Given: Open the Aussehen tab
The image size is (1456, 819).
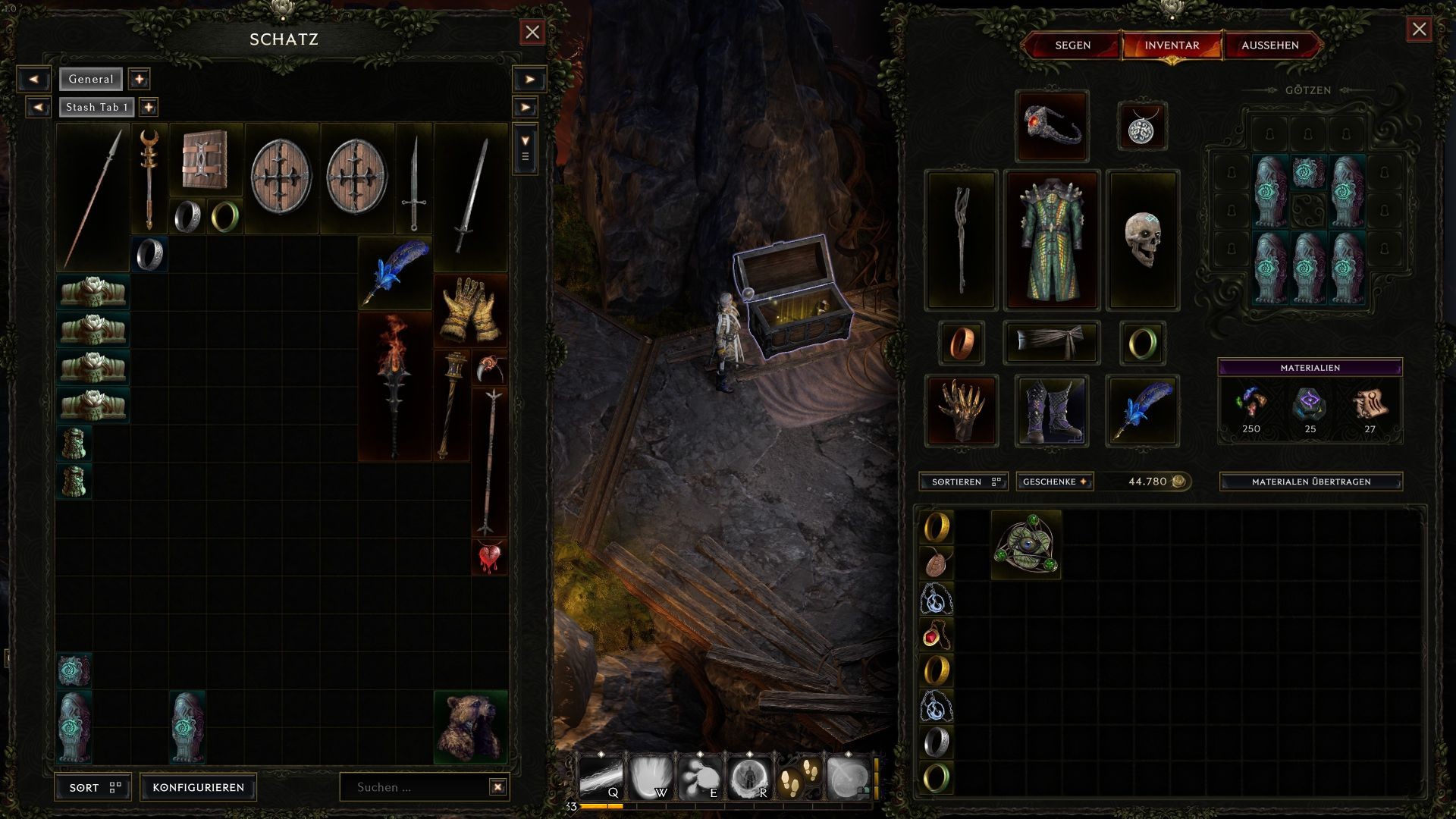Looking at the screenshot, I should coord(1269,45).
